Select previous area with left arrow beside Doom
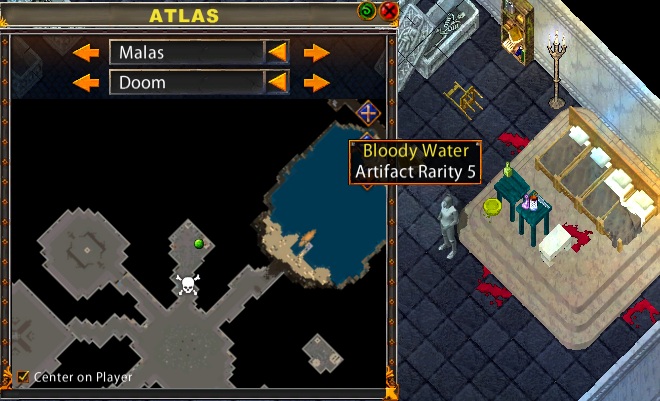This screenshot has height=401, width=660. pyautogui.click(x=86, y=82)
